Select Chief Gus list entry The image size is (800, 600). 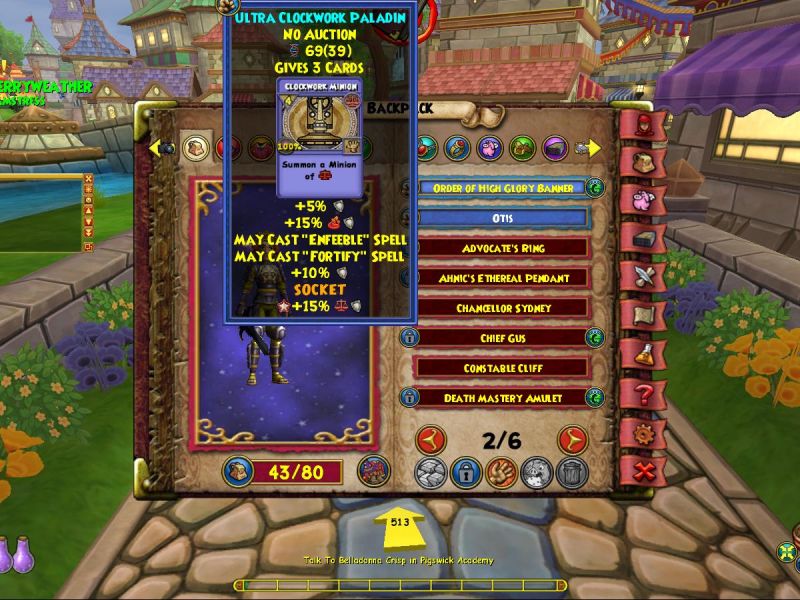(x=503, y=338)
